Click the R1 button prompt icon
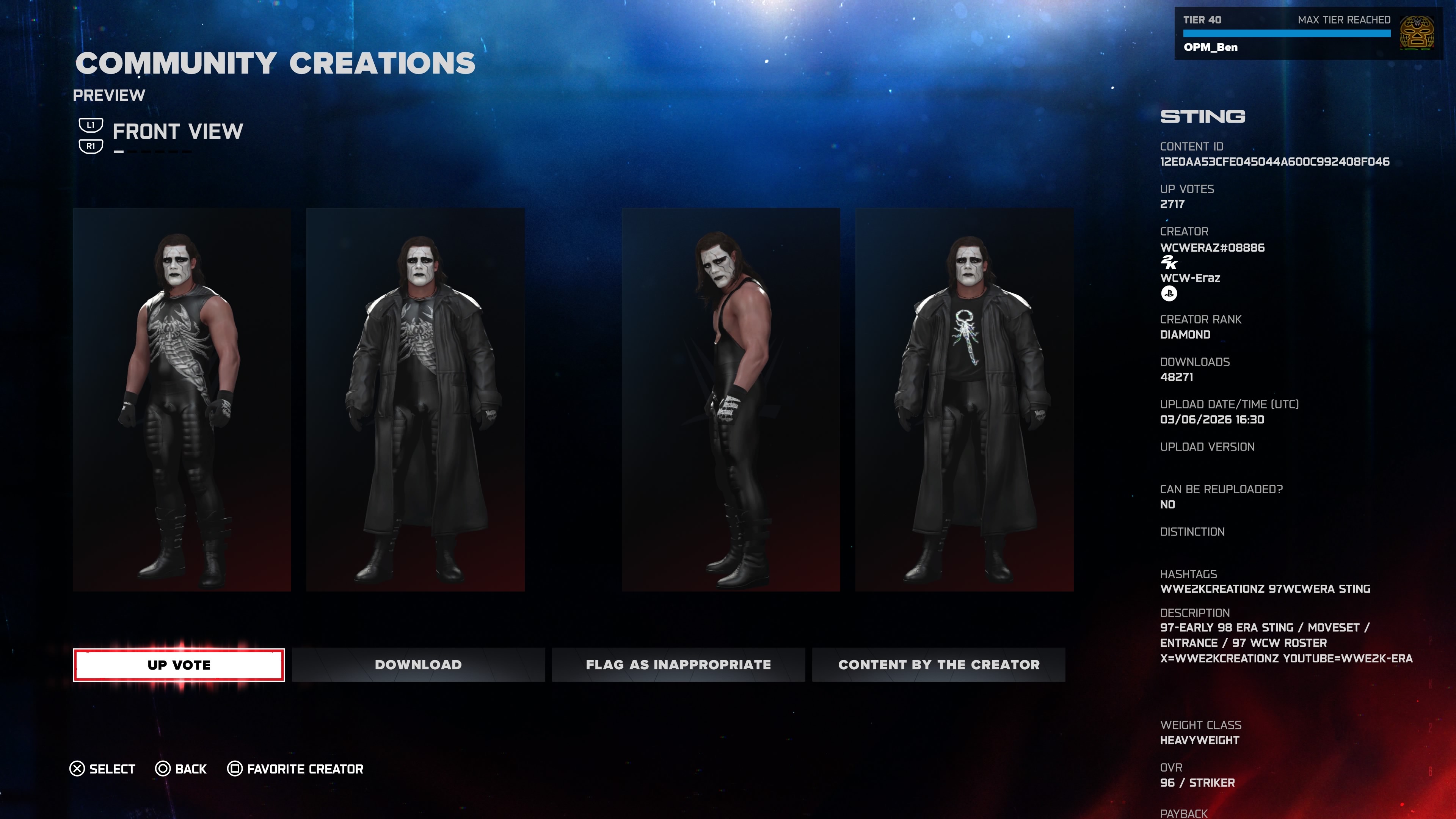 [91, 146]
